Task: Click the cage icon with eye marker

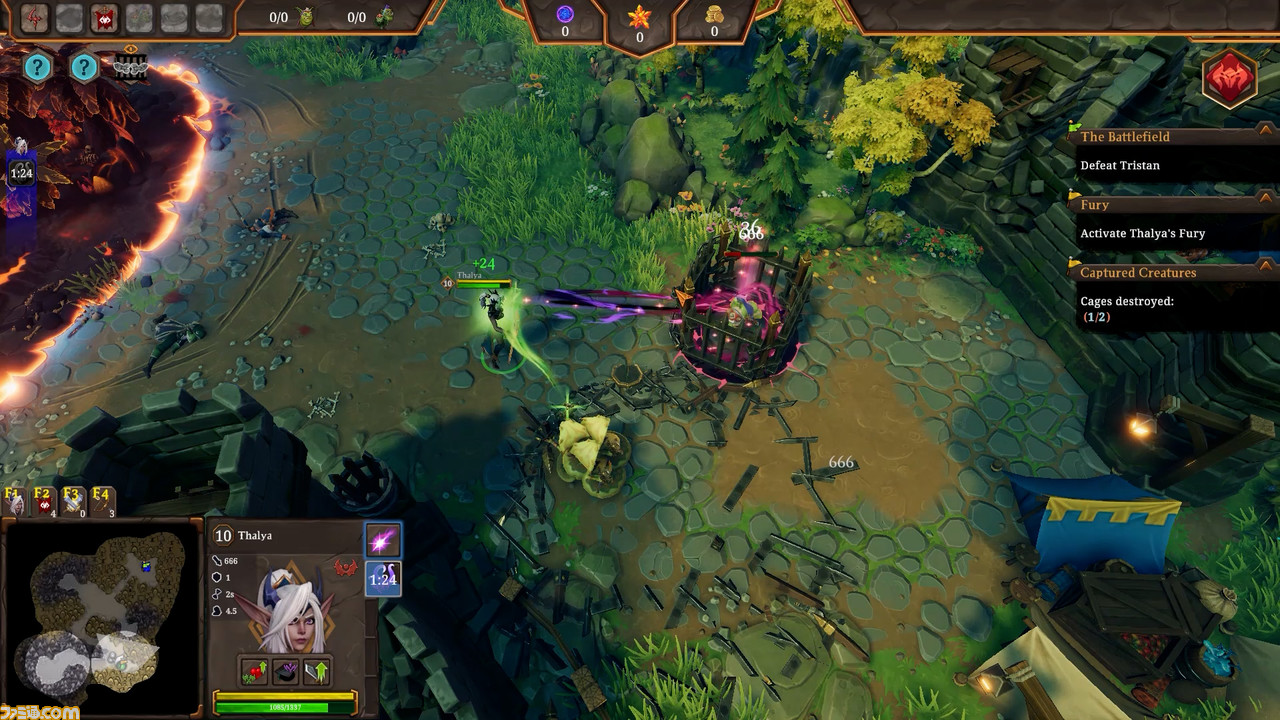Action: click(130, 67)
